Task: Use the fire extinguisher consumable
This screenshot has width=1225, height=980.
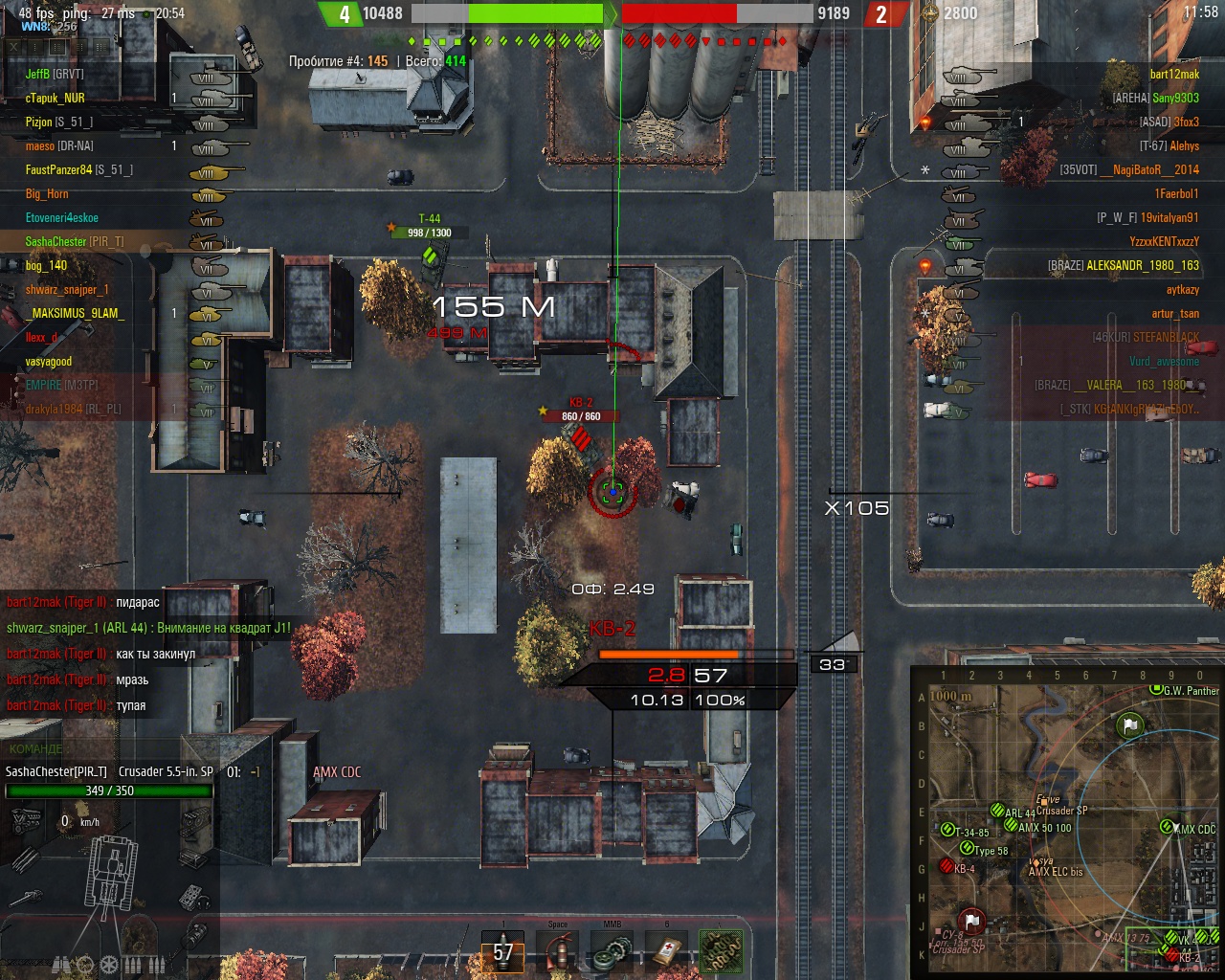Action: pyautogui.click(x=558, y=952)
